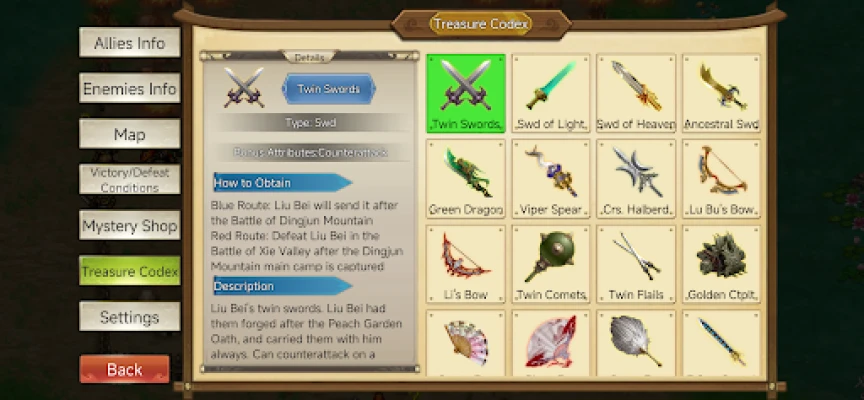
Task: Choose the Viper Spear treasure
Action: click(x=550, y=178)
